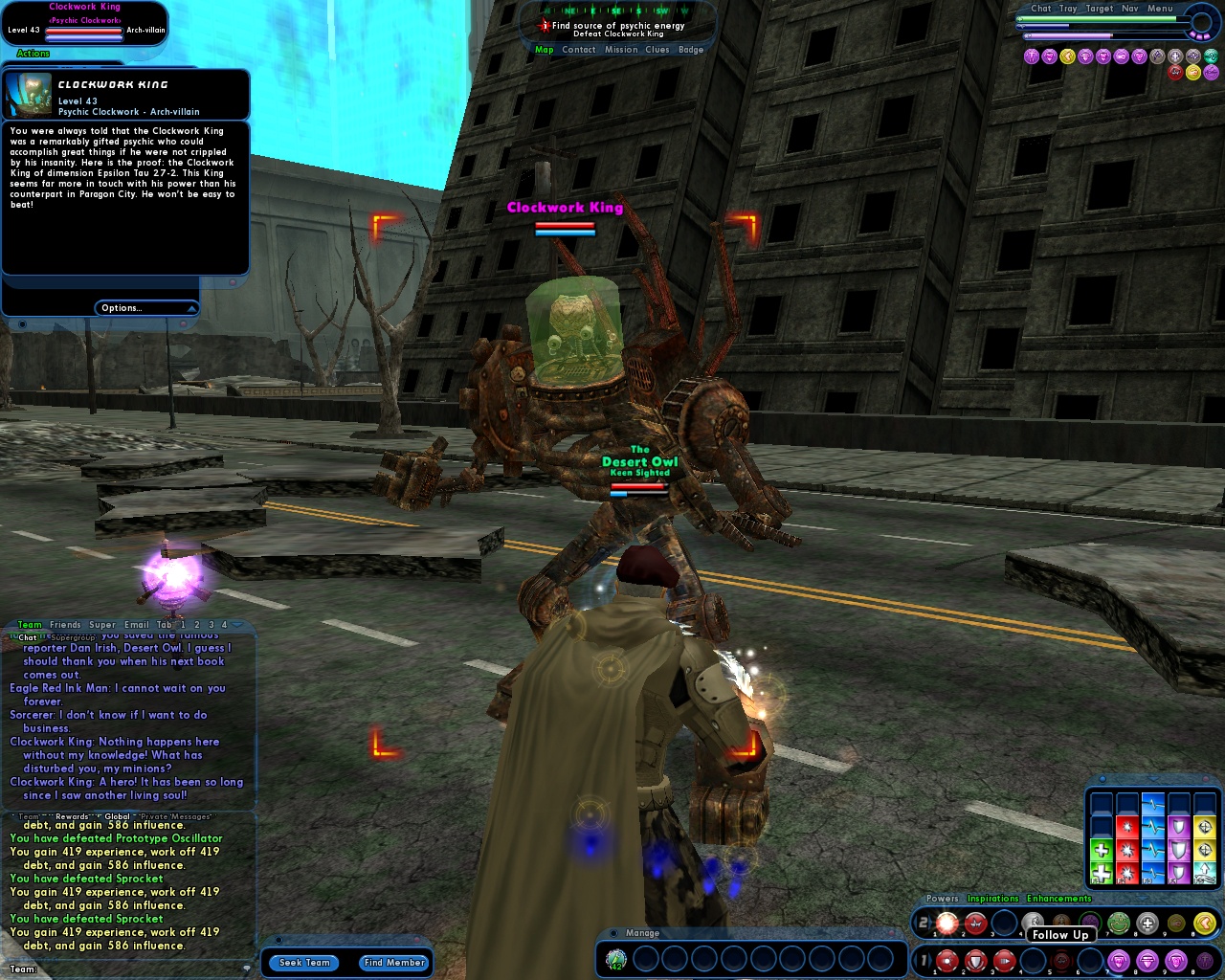Switch to the Clues tab

point(657,49)
